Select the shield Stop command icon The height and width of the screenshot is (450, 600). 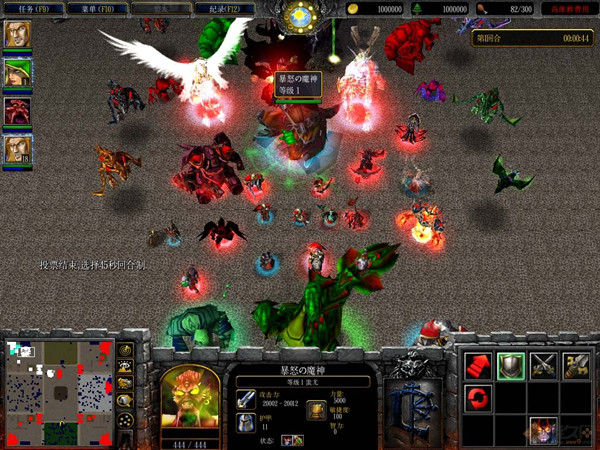point(511,365)
